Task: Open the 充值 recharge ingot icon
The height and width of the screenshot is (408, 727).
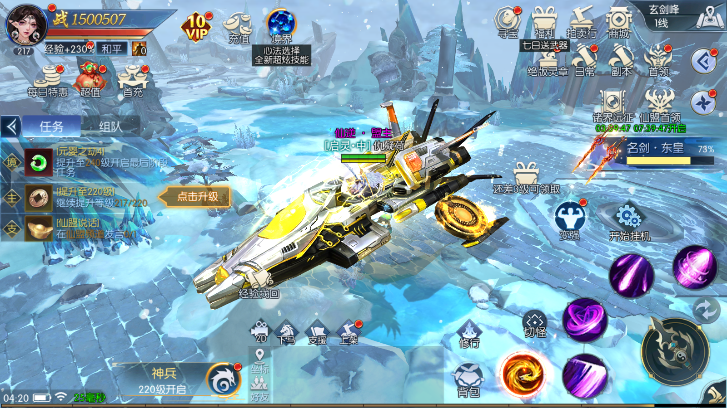Action: (x=239, y=26)
